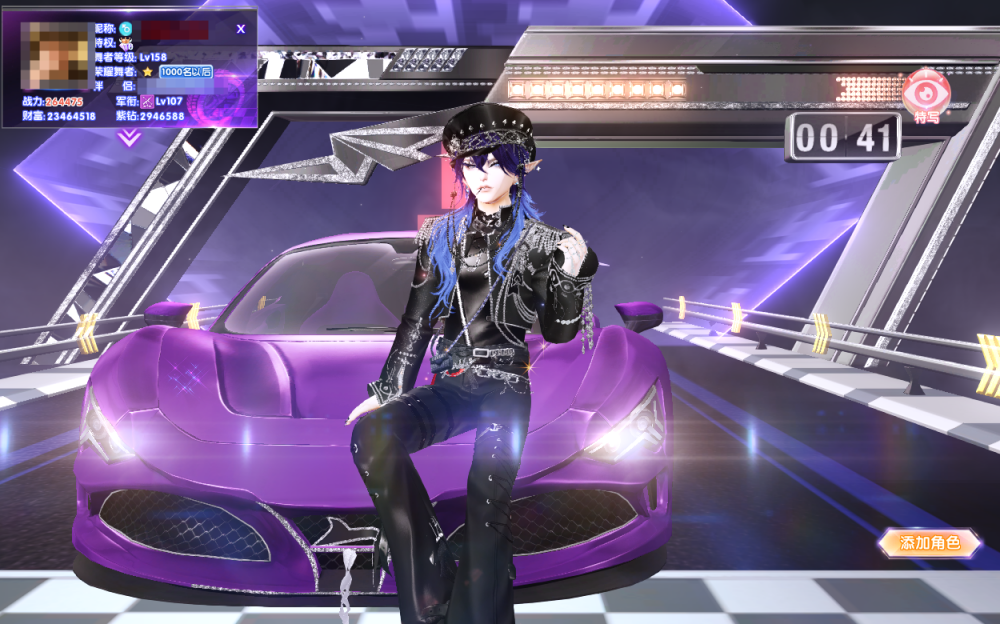Viewport: 1000px width, 624px height.
Task: Select the crossed-swords military rank icon
Action: click(x=146, y=101)
